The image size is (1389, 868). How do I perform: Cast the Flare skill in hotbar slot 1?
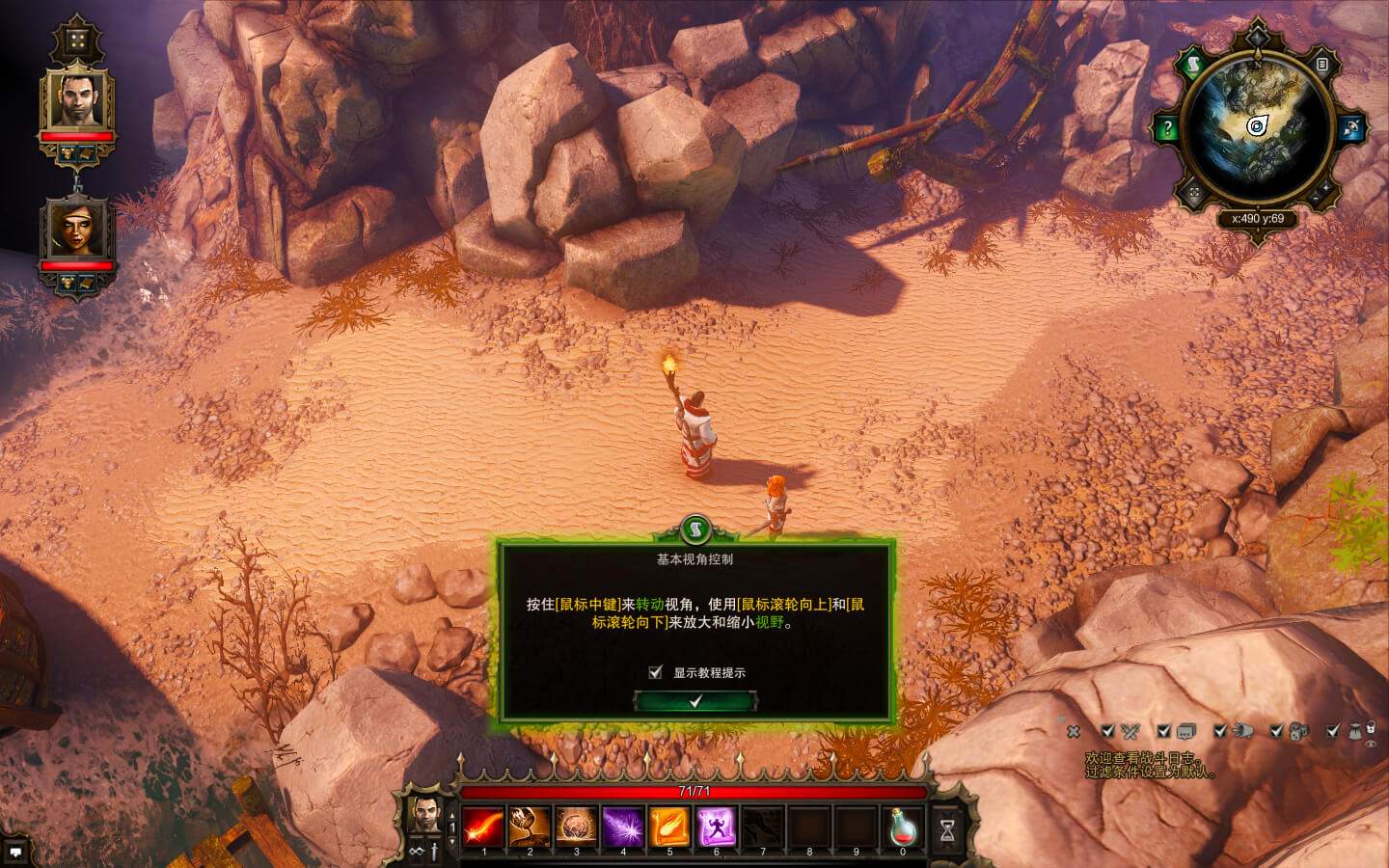[483, 825]
